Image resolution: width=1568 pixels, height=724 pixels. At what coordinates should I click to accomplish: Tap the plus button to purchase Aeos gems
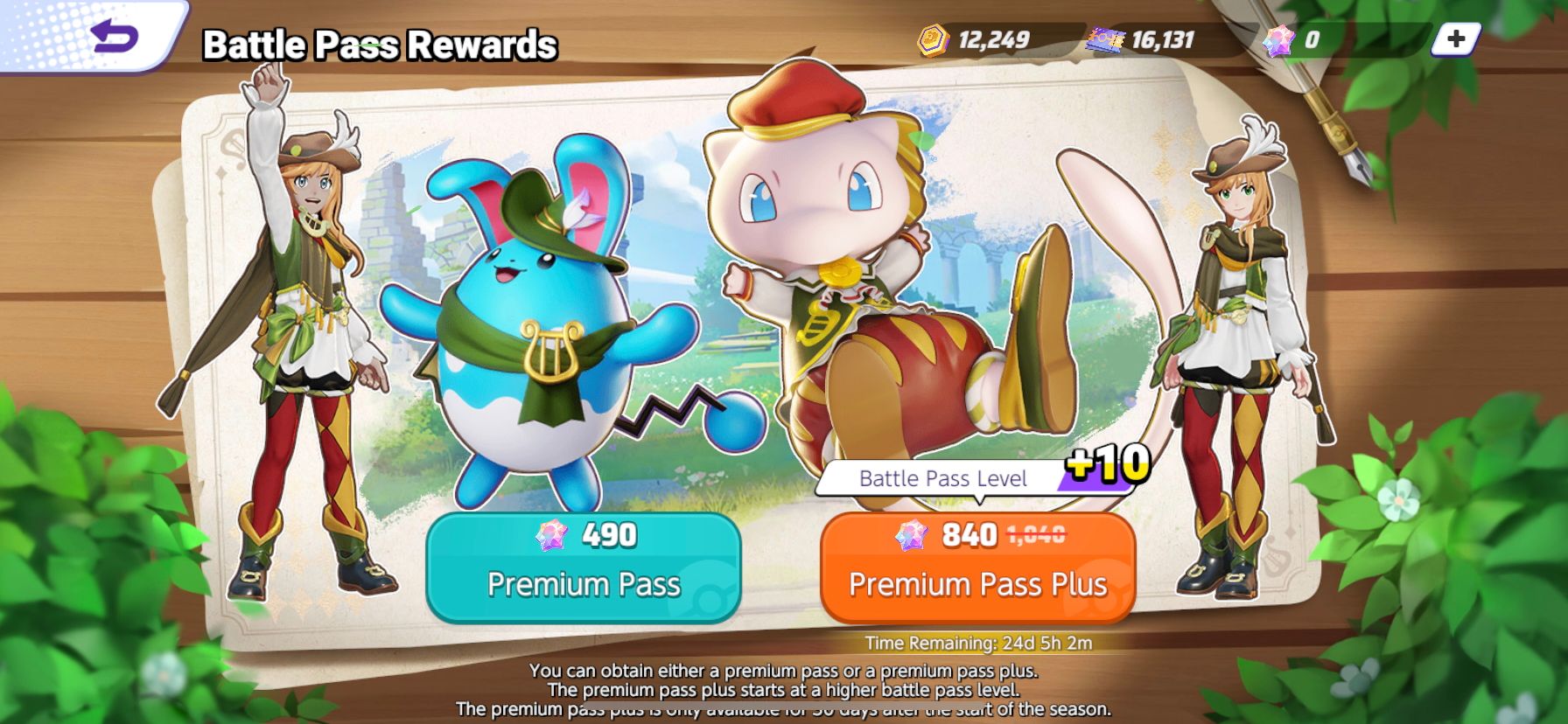point(1455,38)
